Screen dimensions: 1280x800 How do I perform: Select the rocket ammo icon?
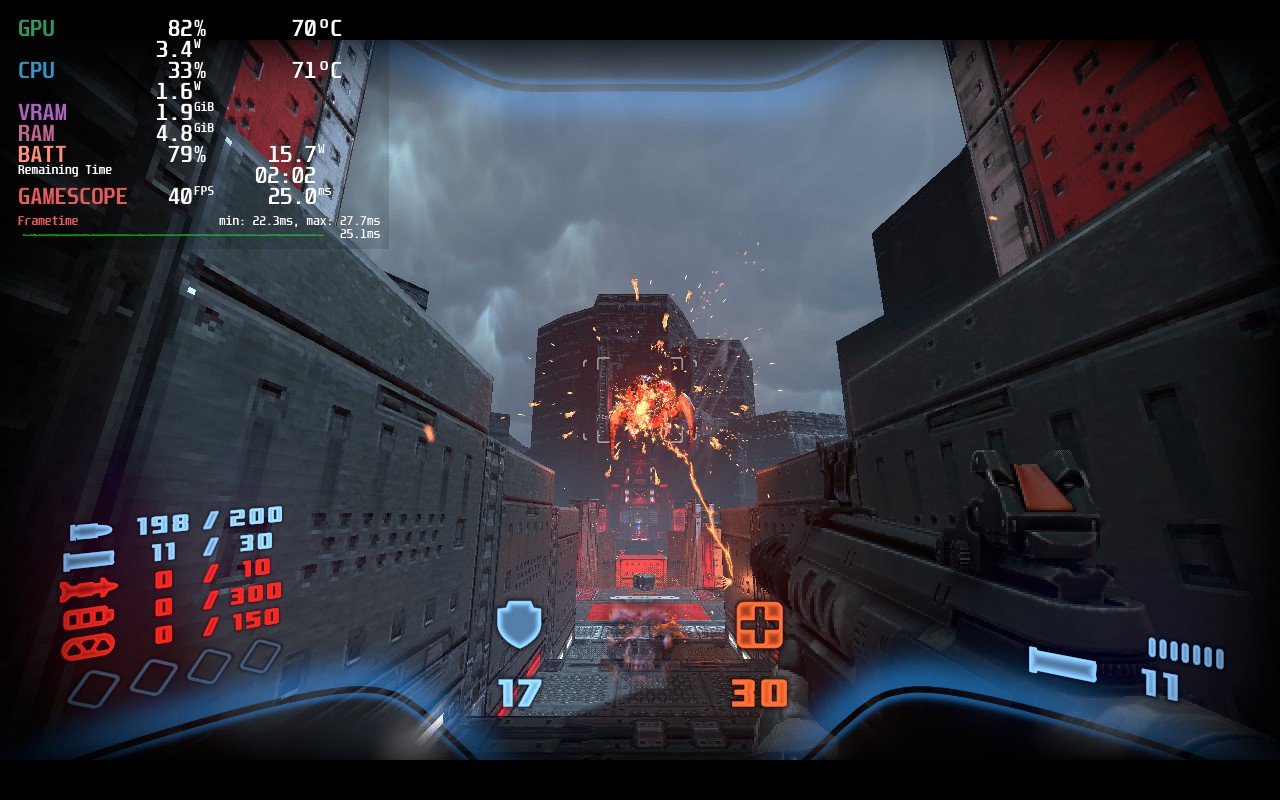tap(89, 590)
